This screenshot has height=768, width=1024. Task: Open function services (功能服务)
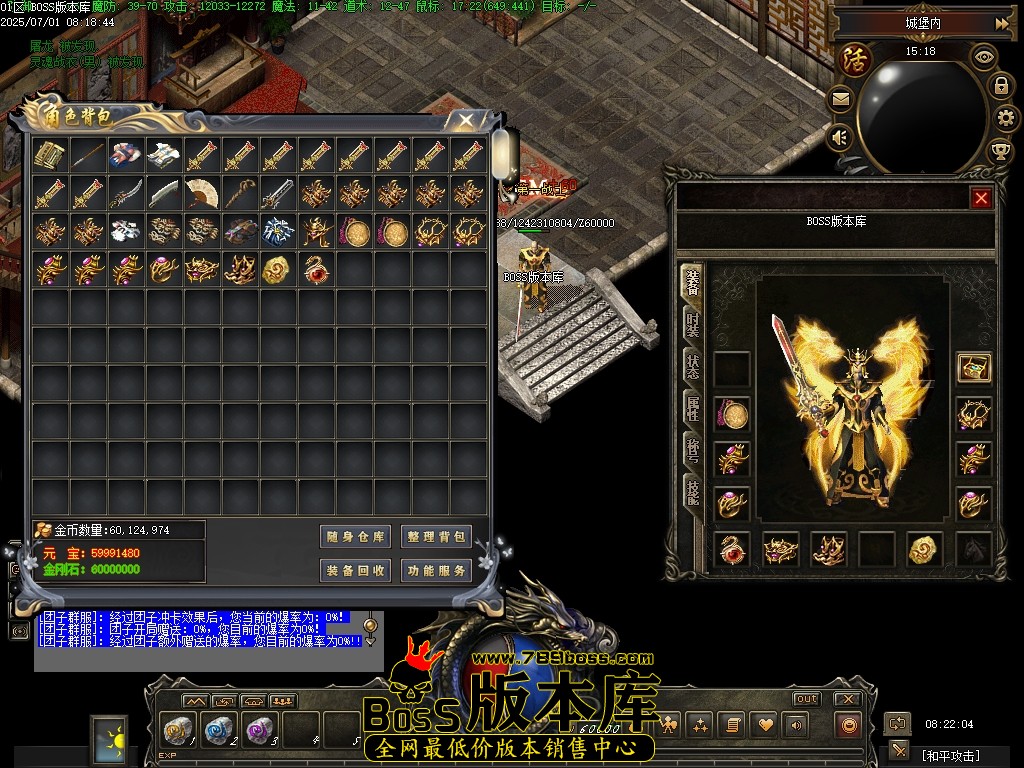[x=436, y=571]
